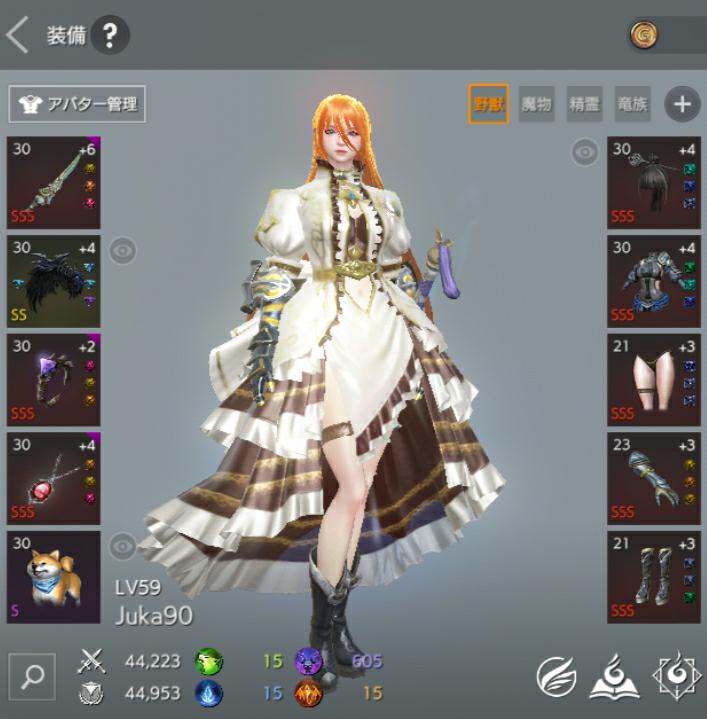Select the red gem necklace slot

click(54, 477)
